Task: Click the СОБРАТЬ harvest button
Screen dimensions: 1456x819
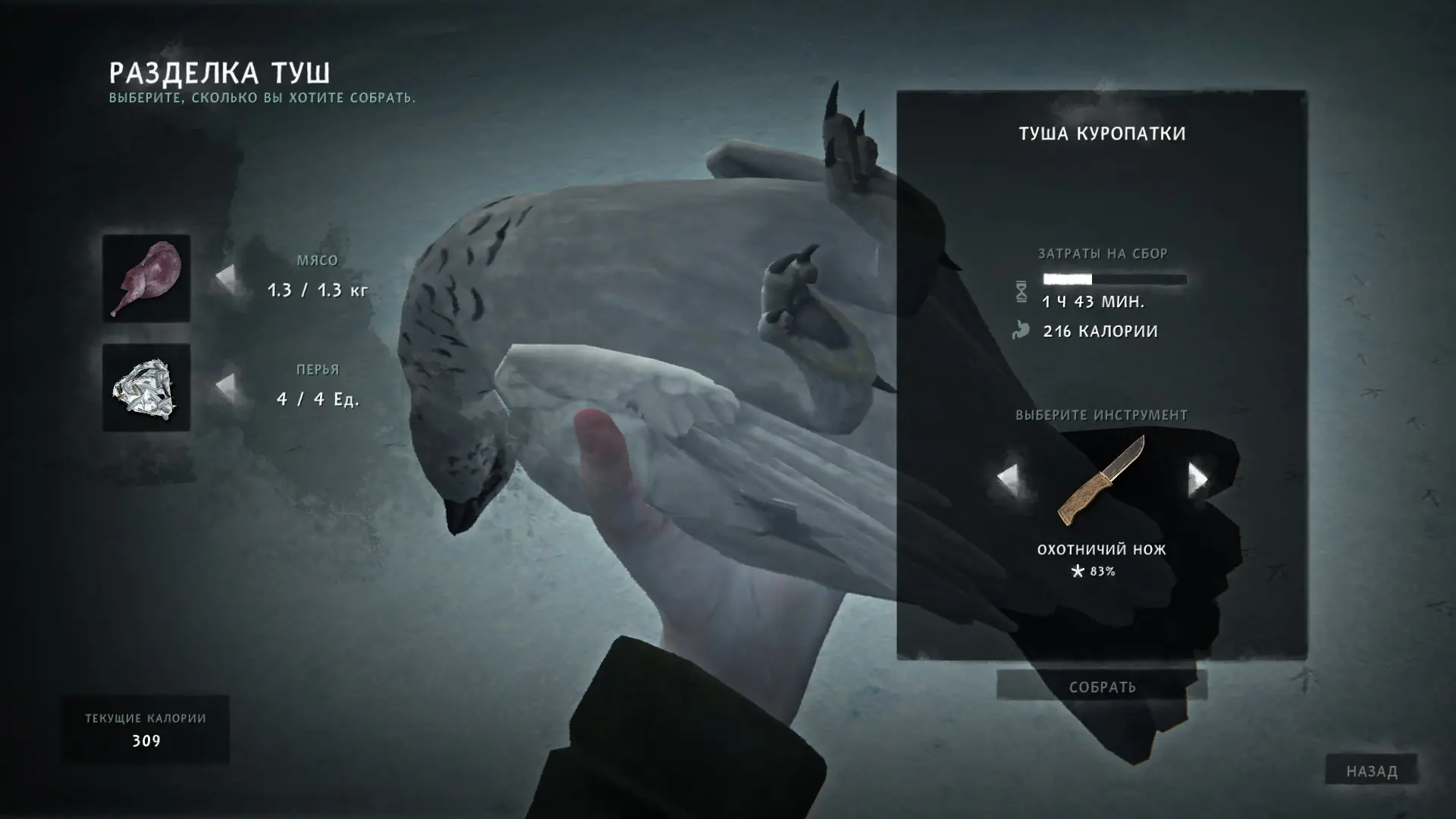Action: tap(1102, 687)
